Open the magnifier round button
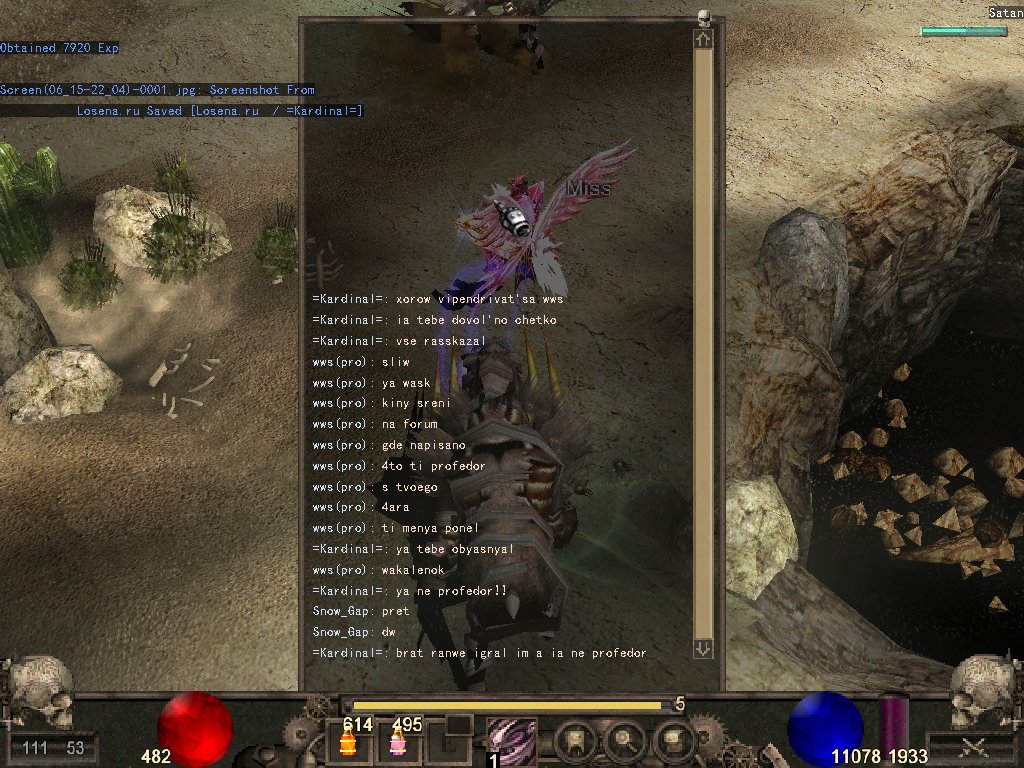The height and width of the screenshot is (768, 1024). pyautogui.click(x=626, y=743)
